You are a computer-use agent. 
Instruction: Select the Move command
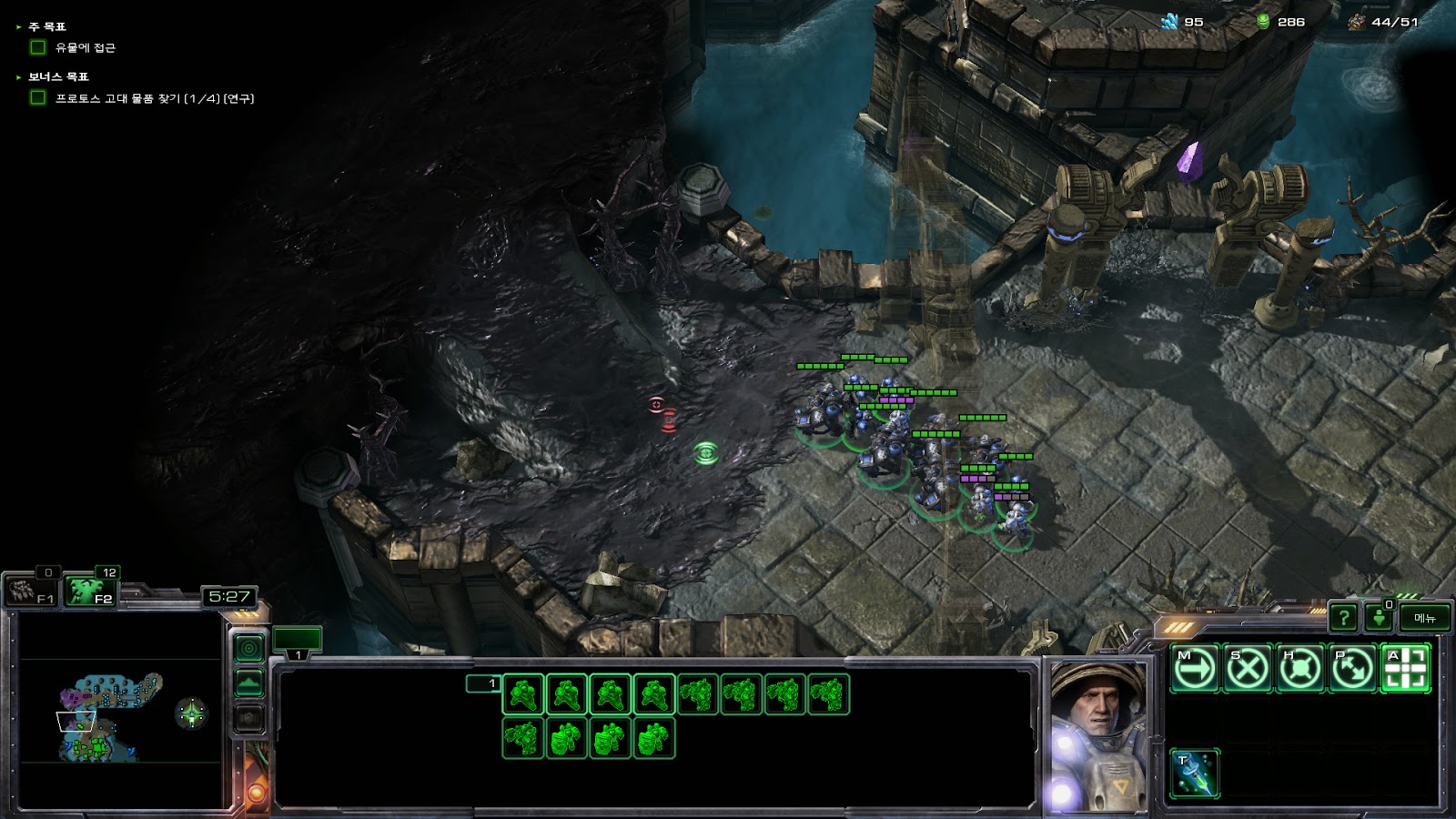point(1195,670)
